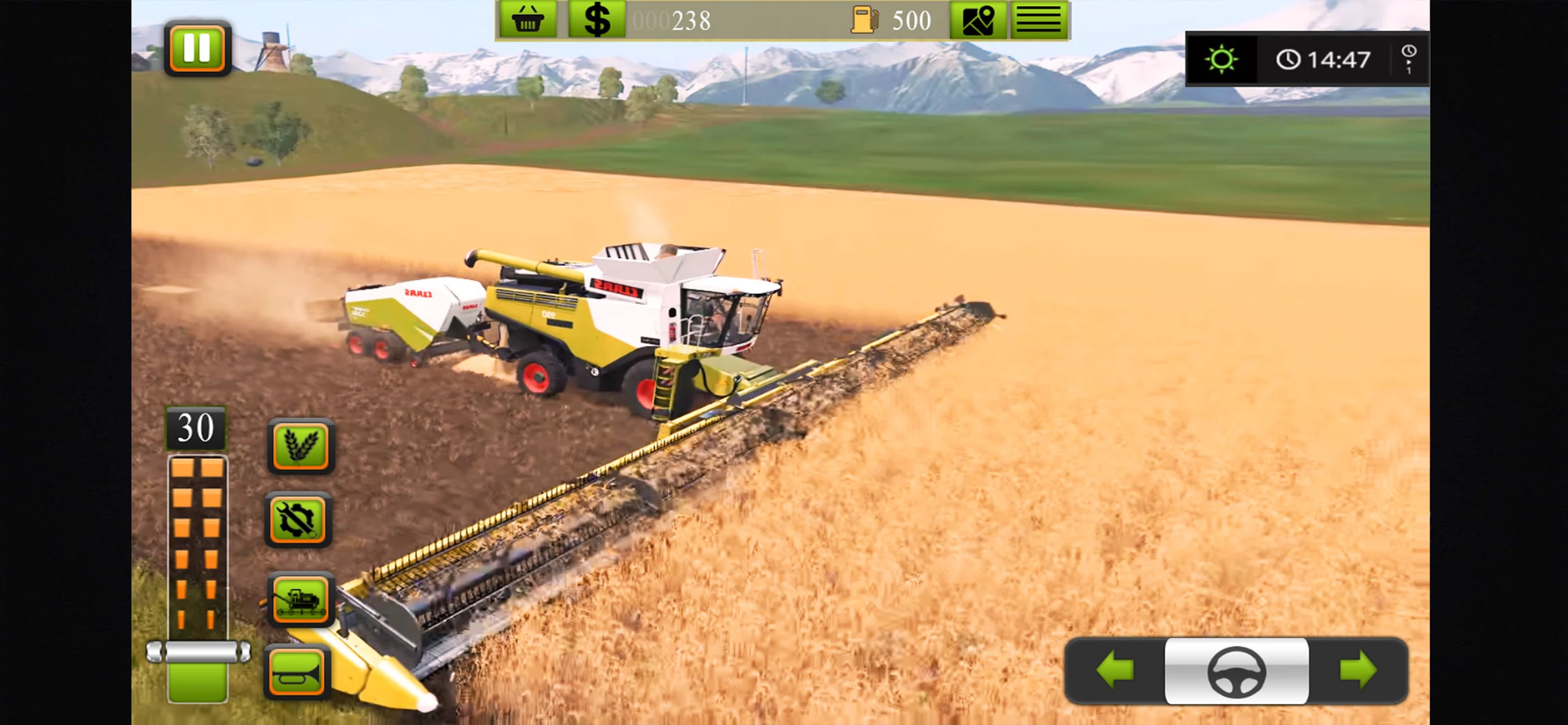Select the combine harvester vehicle button
1568x725 pixels.
pos(300,599)
